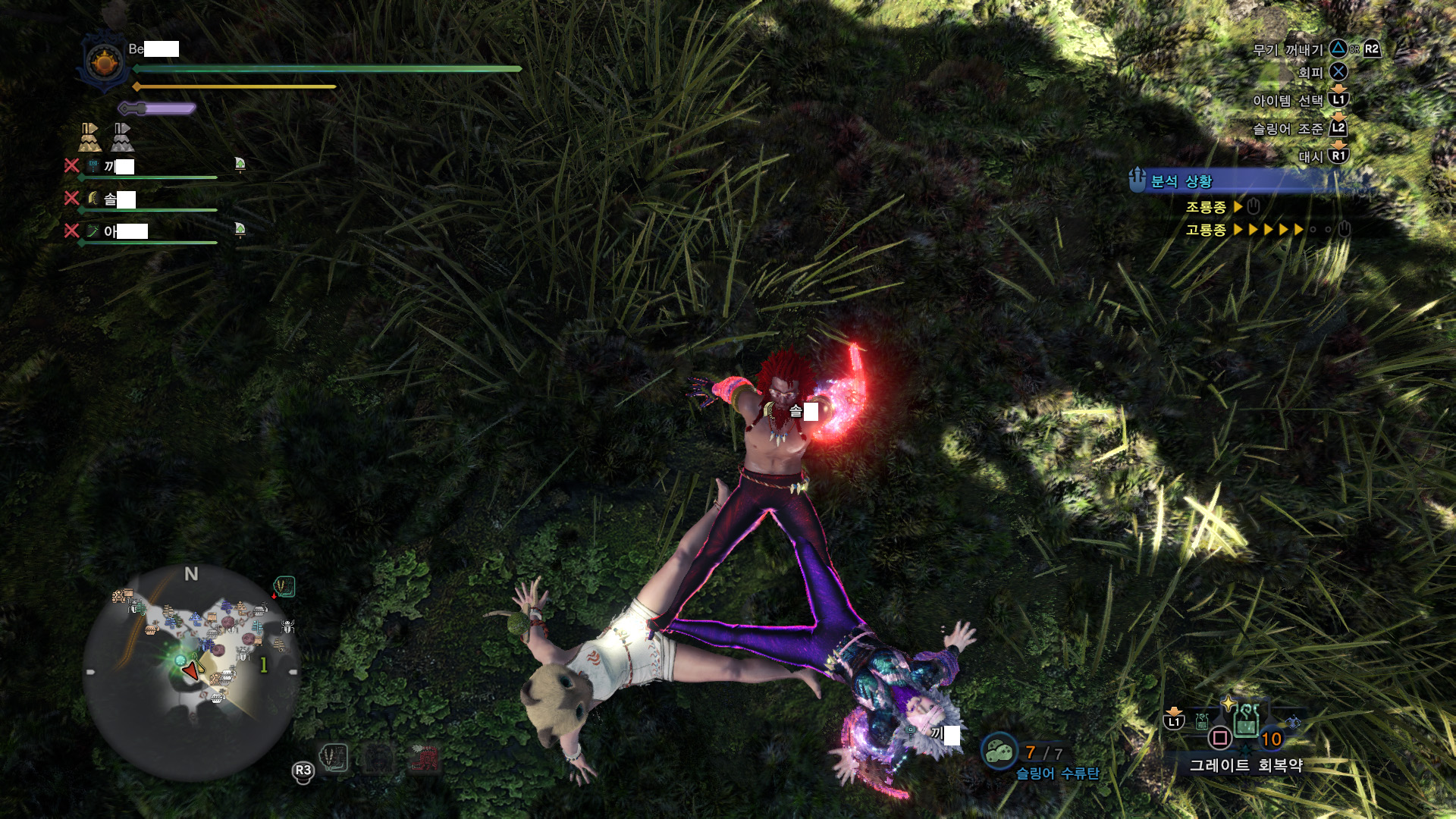Viewport: 1456px width, 819px height.
Task: Use the selected 그레이트 회복약 potion
Action: [1245, 720]
